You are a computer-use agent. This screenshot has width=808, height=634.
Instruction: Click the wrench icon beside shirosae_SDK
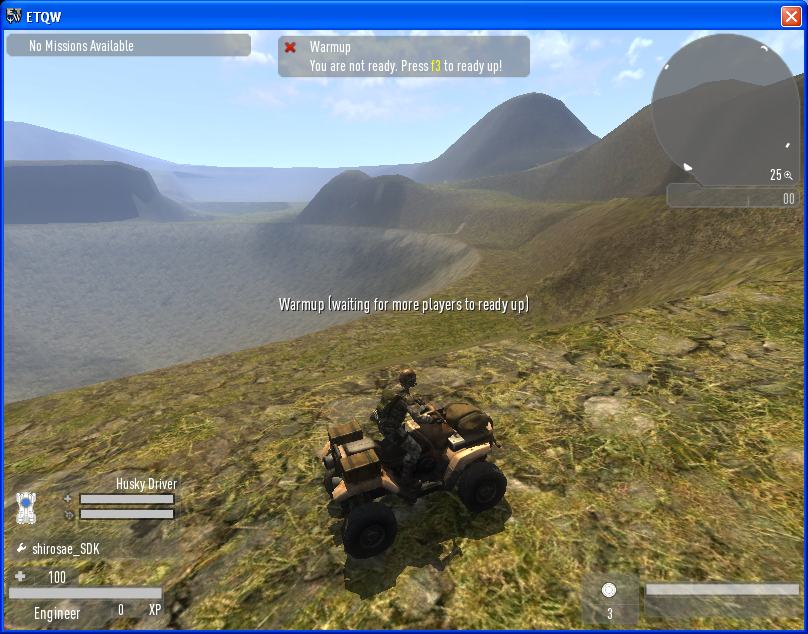22,549
